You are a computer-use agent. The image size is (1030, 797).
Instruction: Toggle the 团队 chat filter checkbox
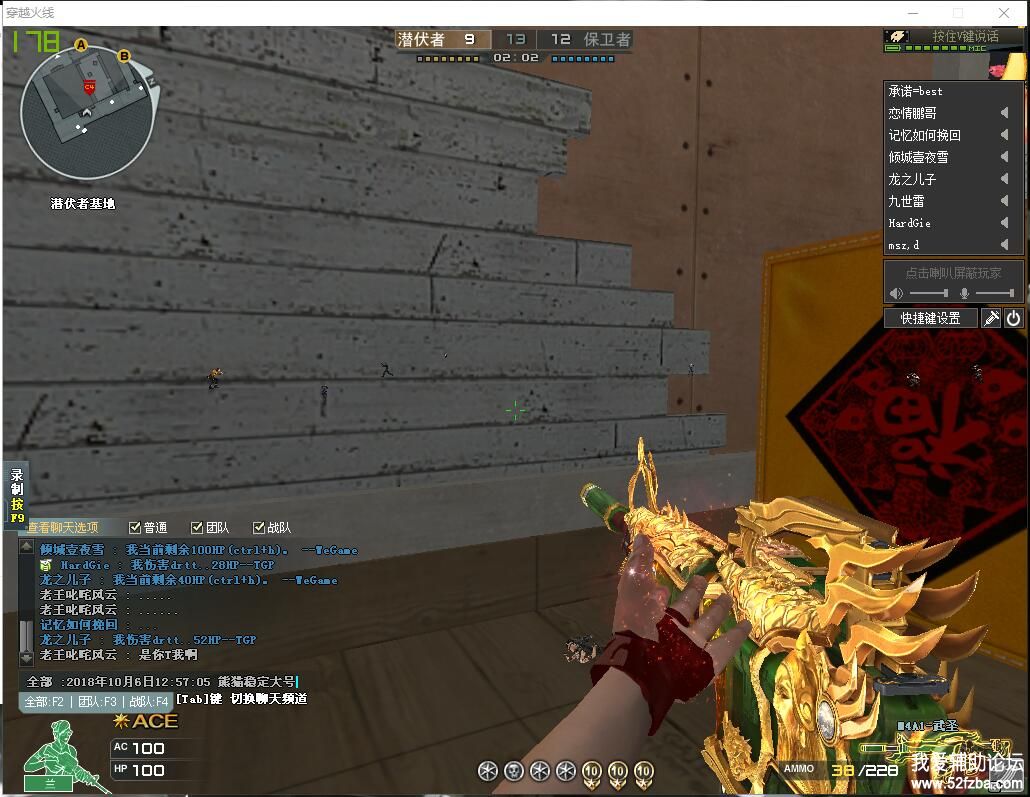coord(198,528)
